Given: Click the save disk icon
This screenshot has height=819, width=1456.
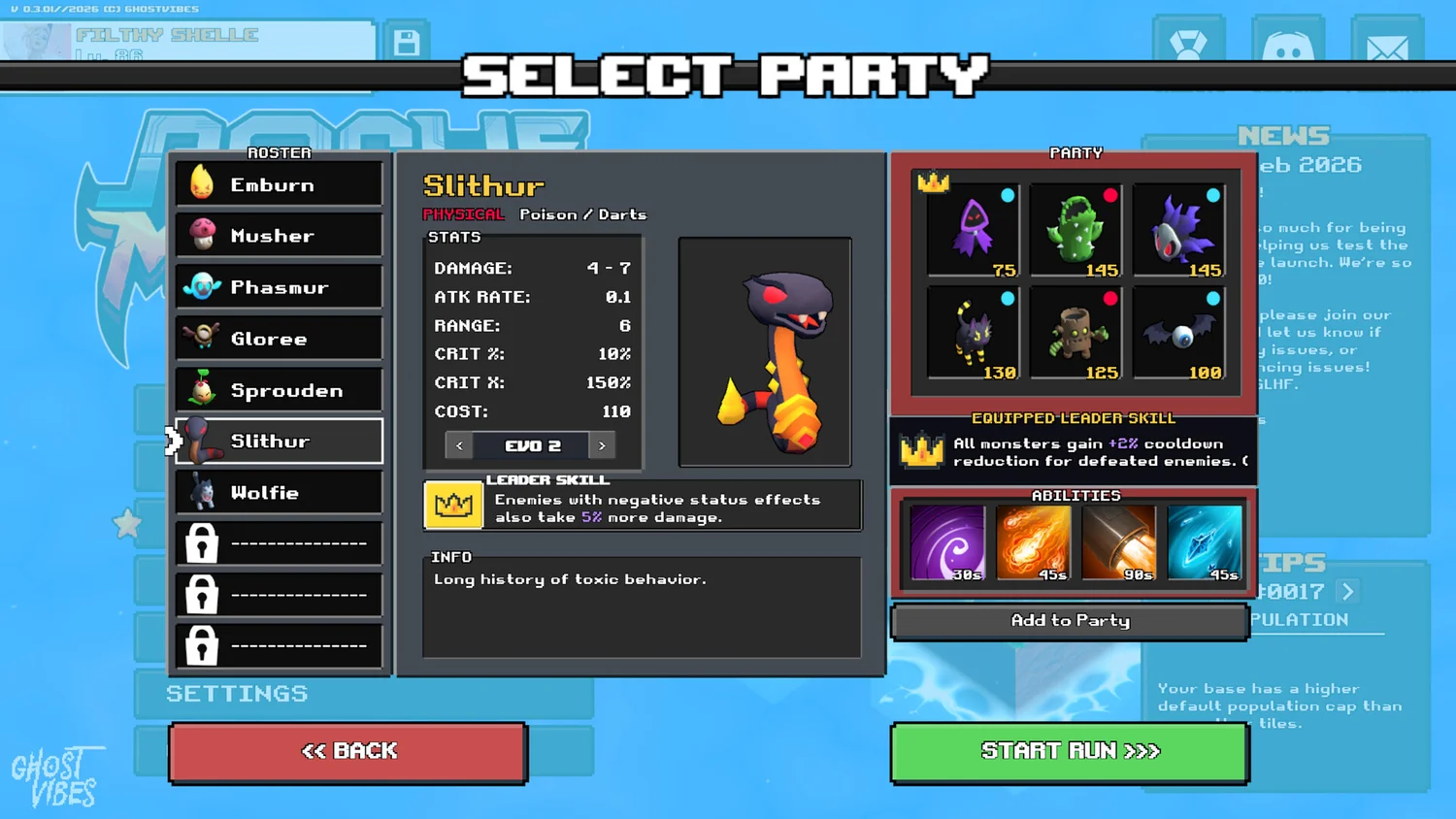Looking at the screenshot, I should (407, 43).
